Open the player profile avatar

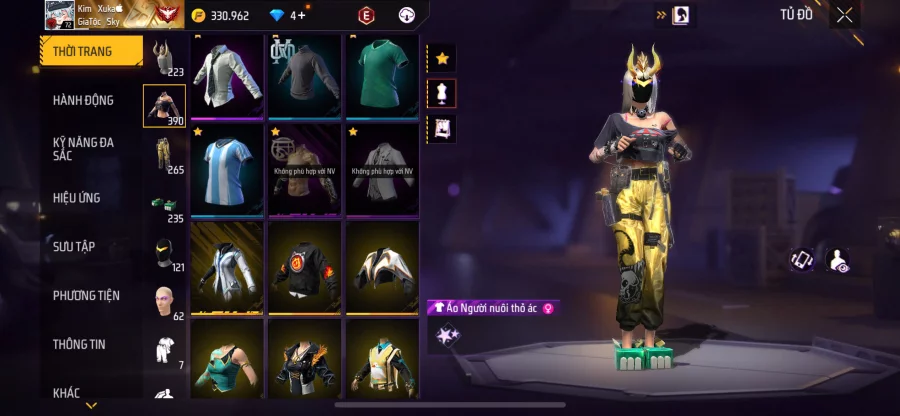coord(59,14)
